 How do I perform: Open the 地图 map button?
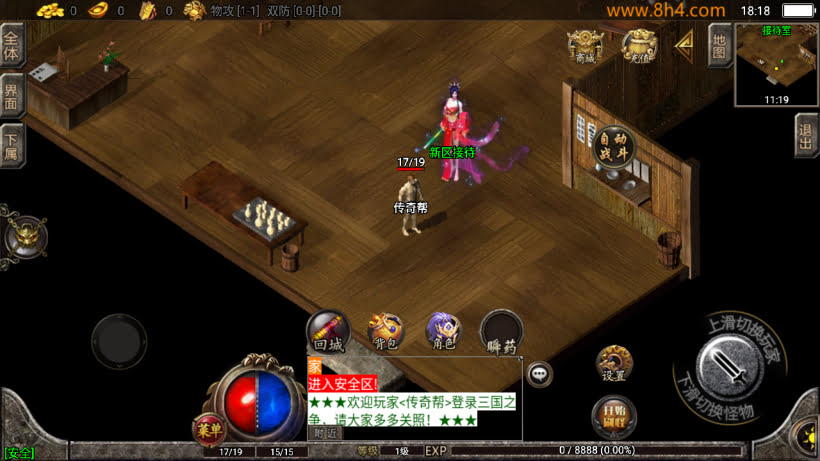[719, 45]
